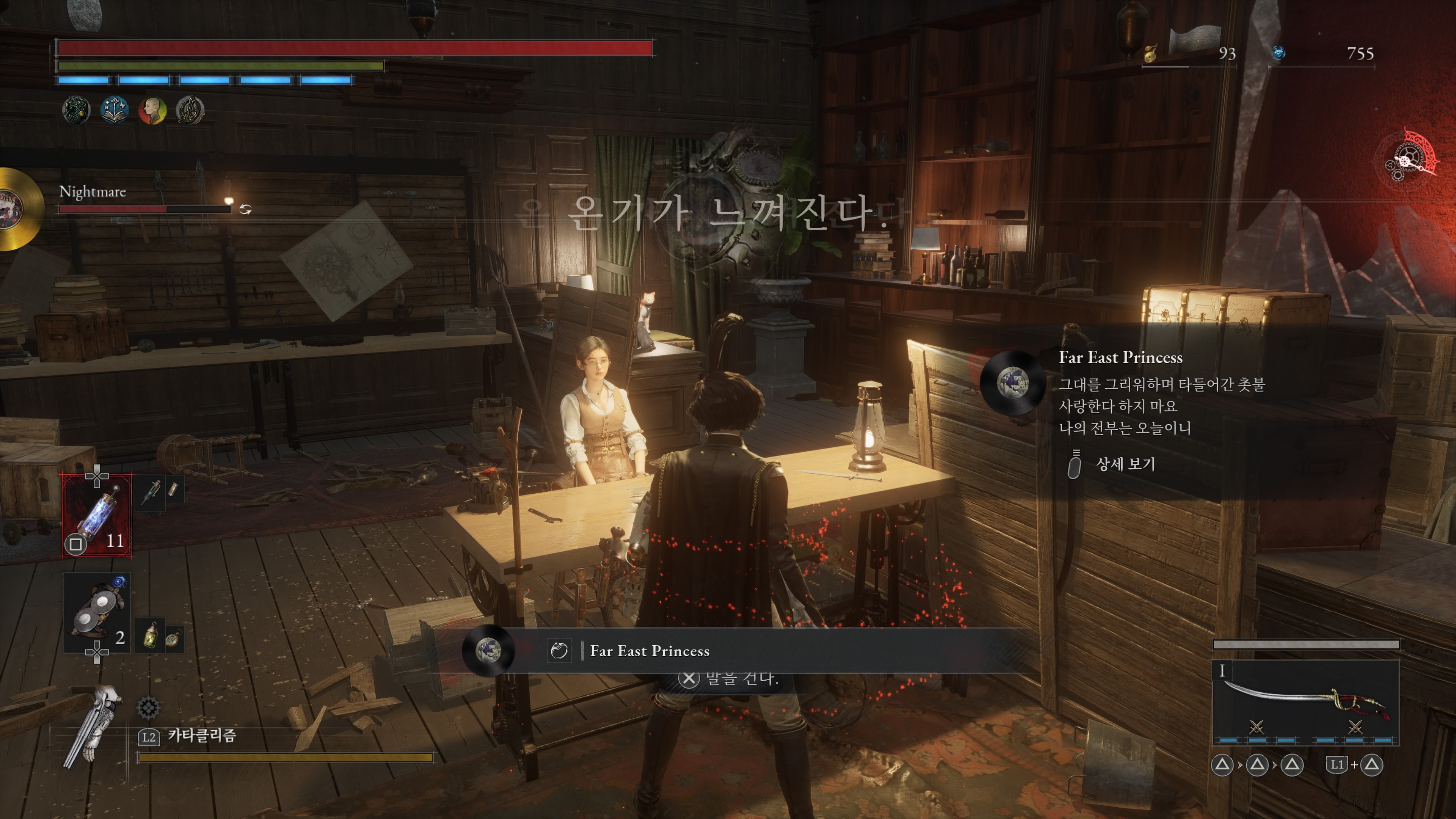
Task: Click the blue open-book buff icon
Action: tap(114, 110)
